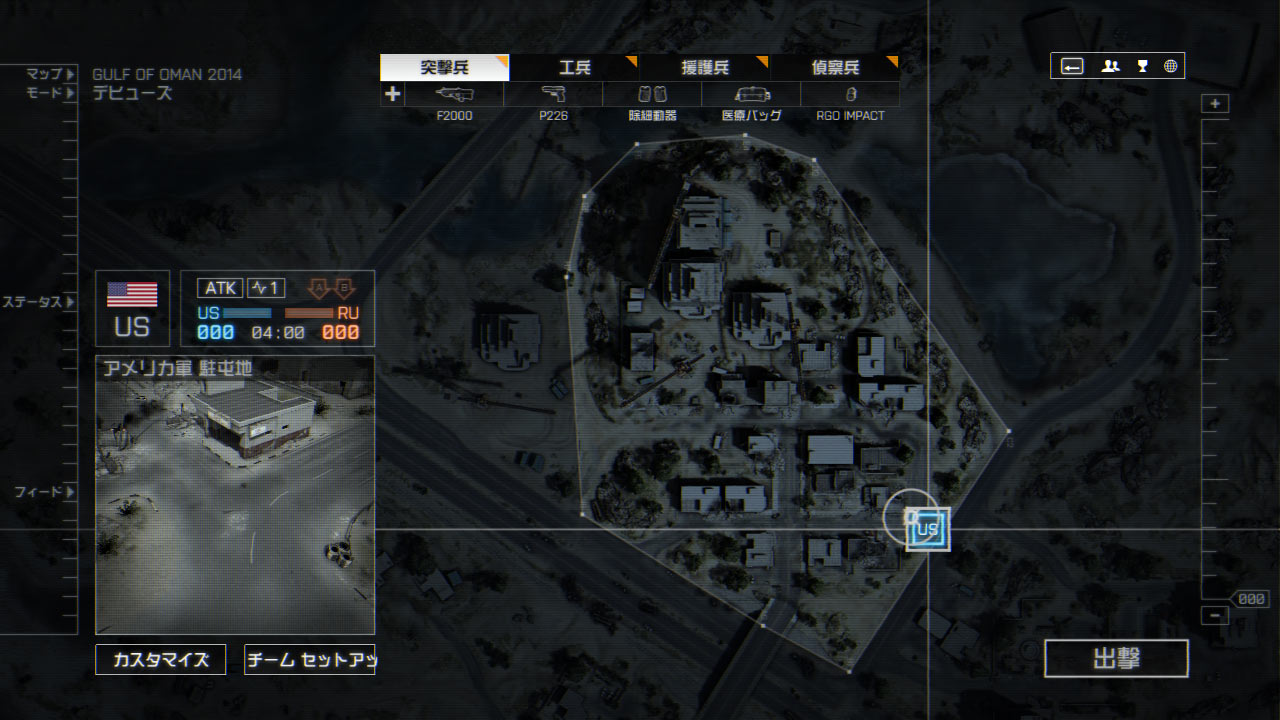The height and width of the screenshot is (720, 1280).
Task: Select the US spawn point on the map
Action: pos(927,529)
